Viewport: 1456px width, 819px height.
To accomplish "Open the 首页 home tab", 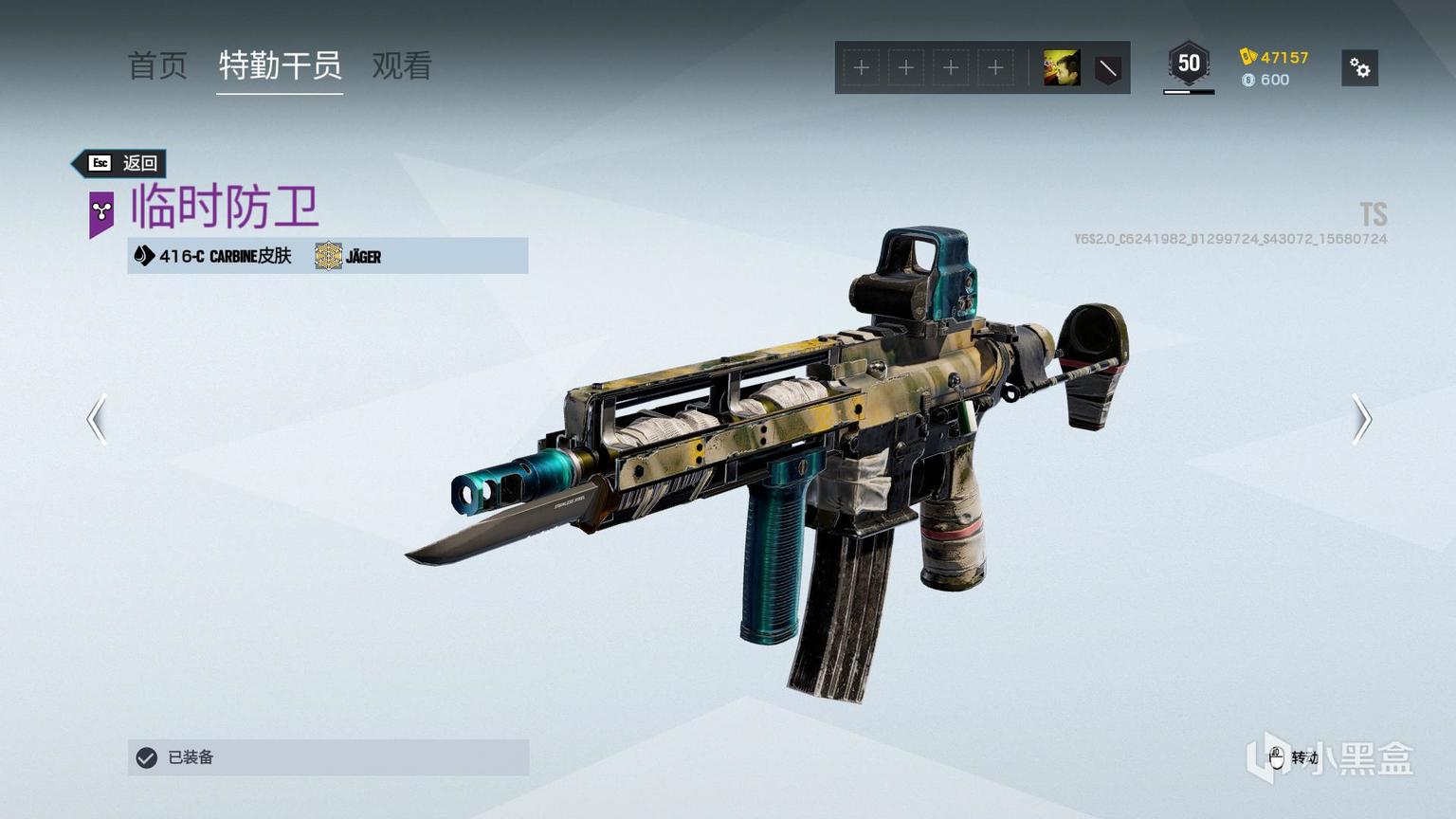I will (157, 66).
